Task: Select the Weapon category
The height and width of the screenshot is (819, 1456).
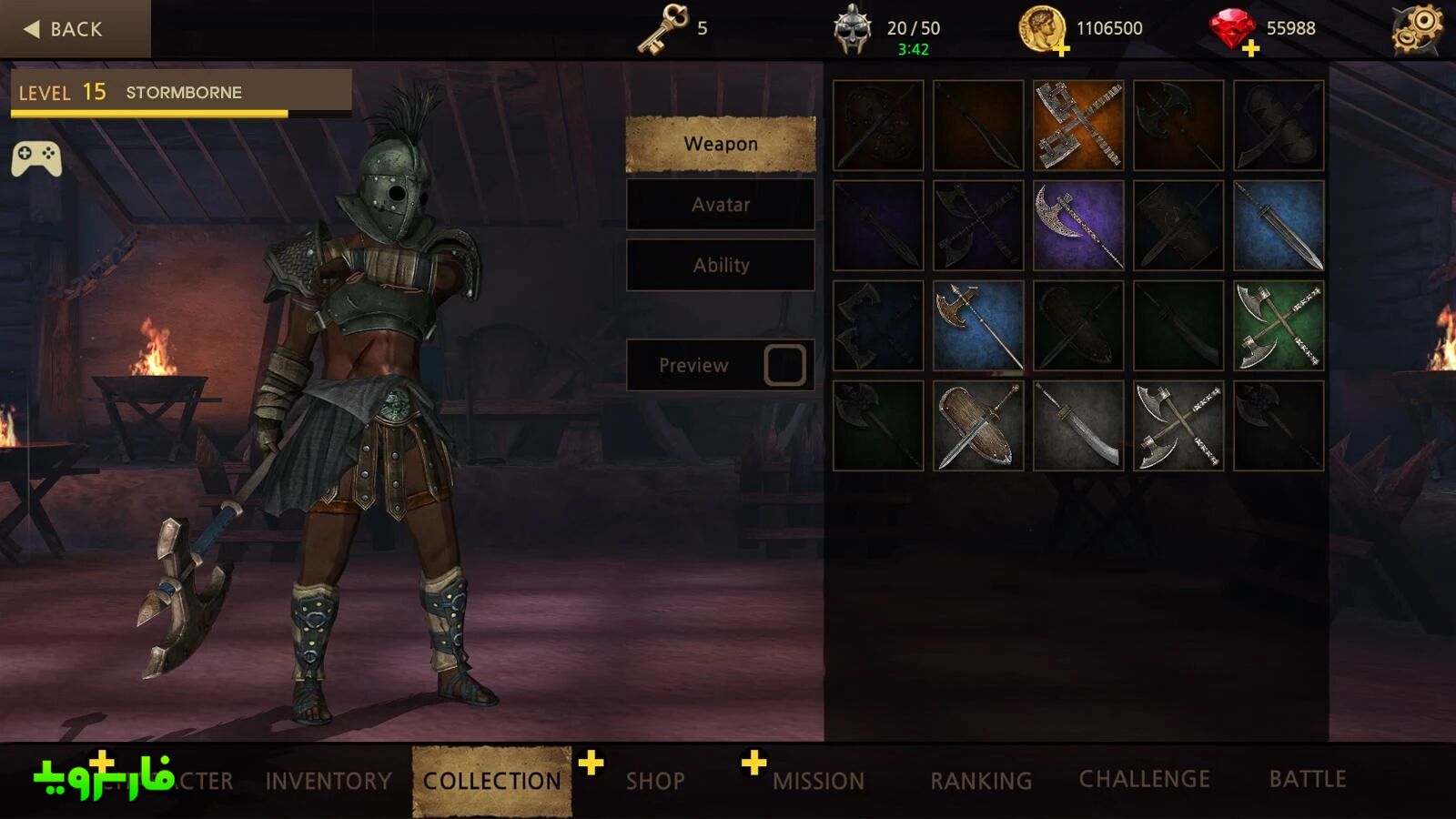Action: coord(720,144)
